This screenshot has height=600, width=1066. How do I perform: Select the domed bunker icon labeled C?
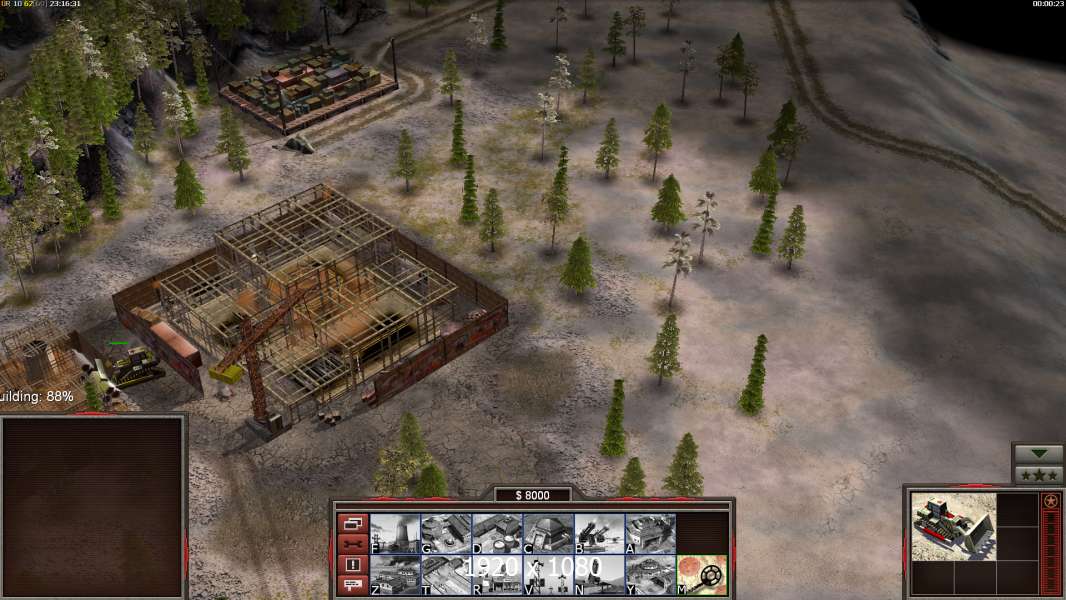pyautogui.click(x=548, y=534)
